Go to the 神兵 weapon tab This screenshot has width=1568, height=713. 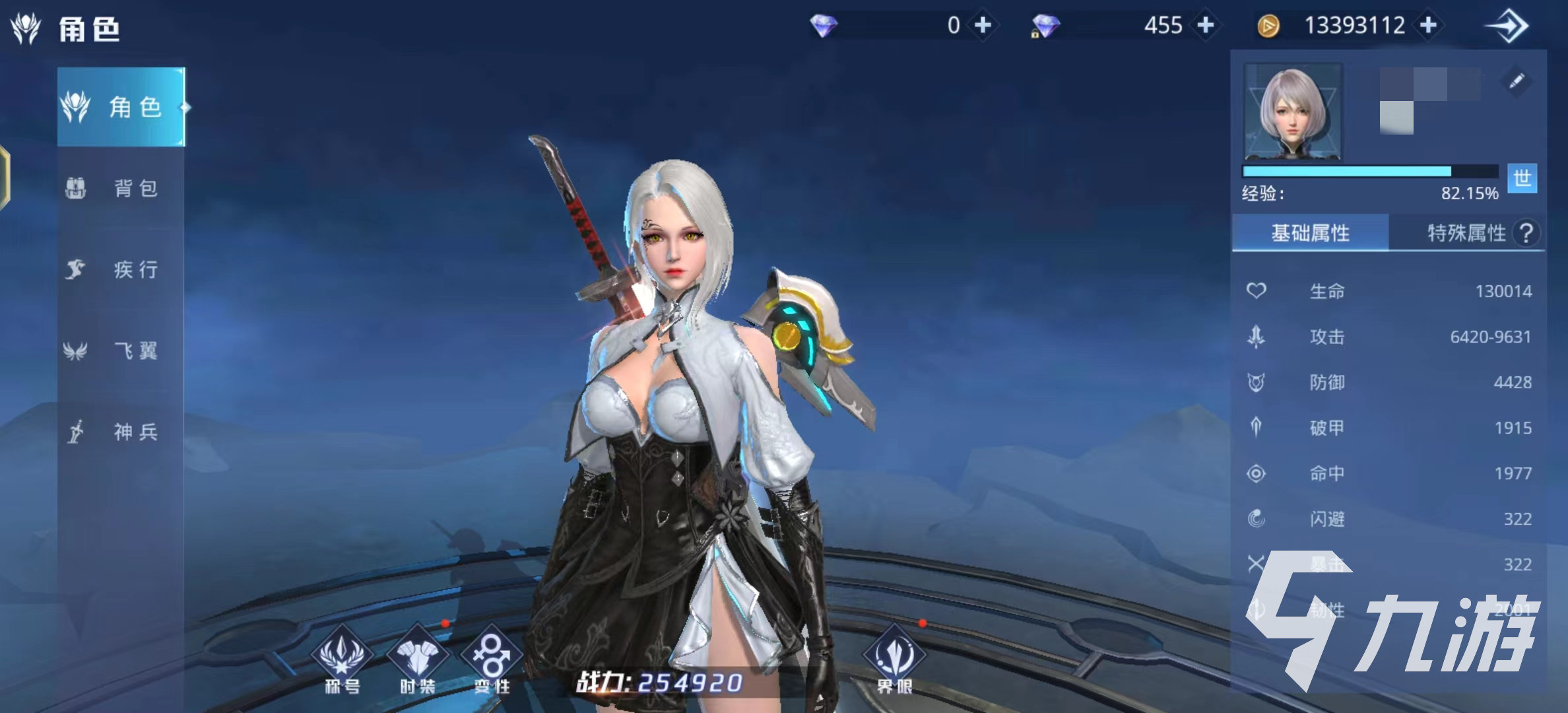[121, 432]
